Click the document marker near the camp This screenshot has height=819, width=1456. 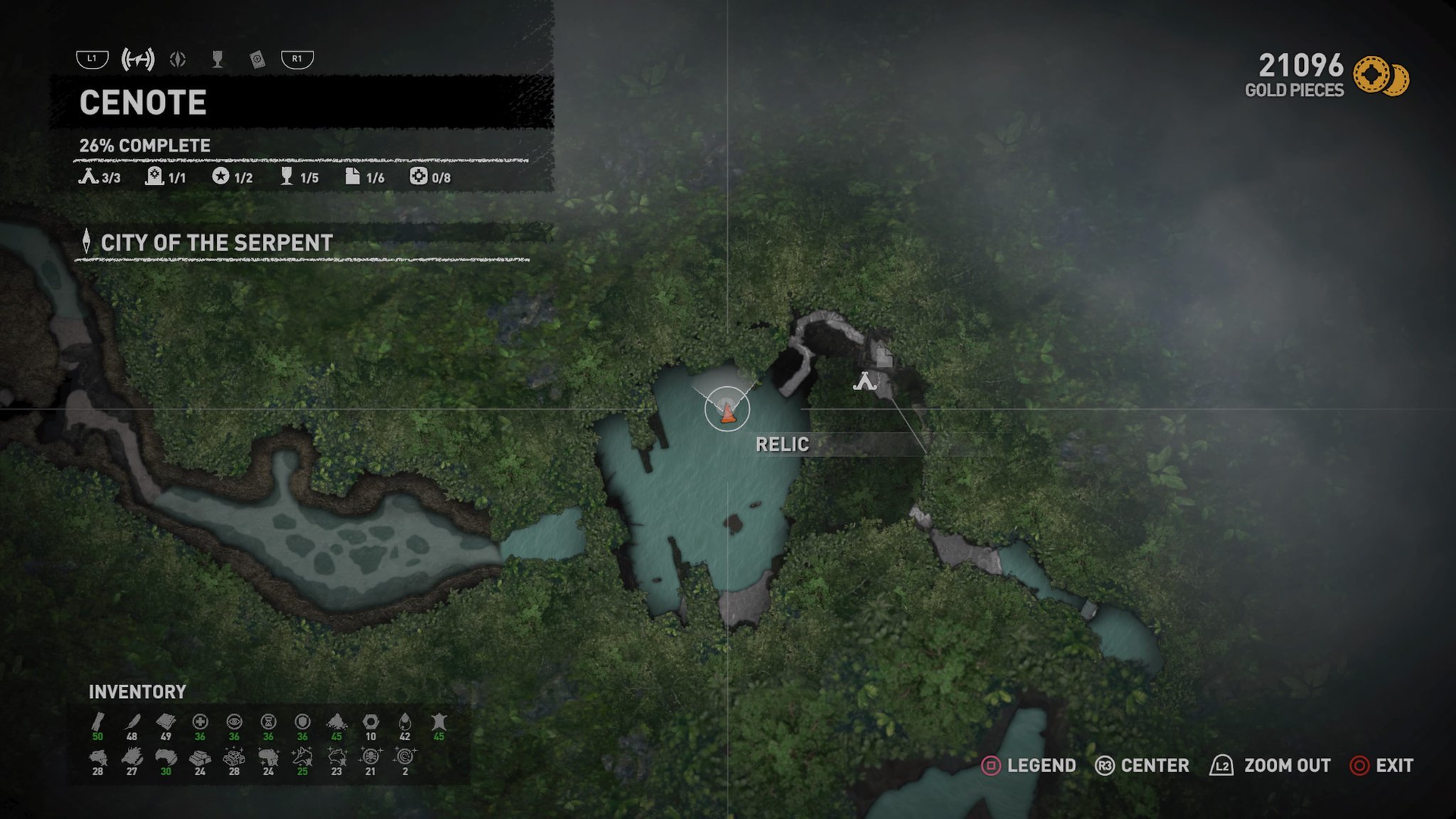pyautogui.click(x=883, y=355)
